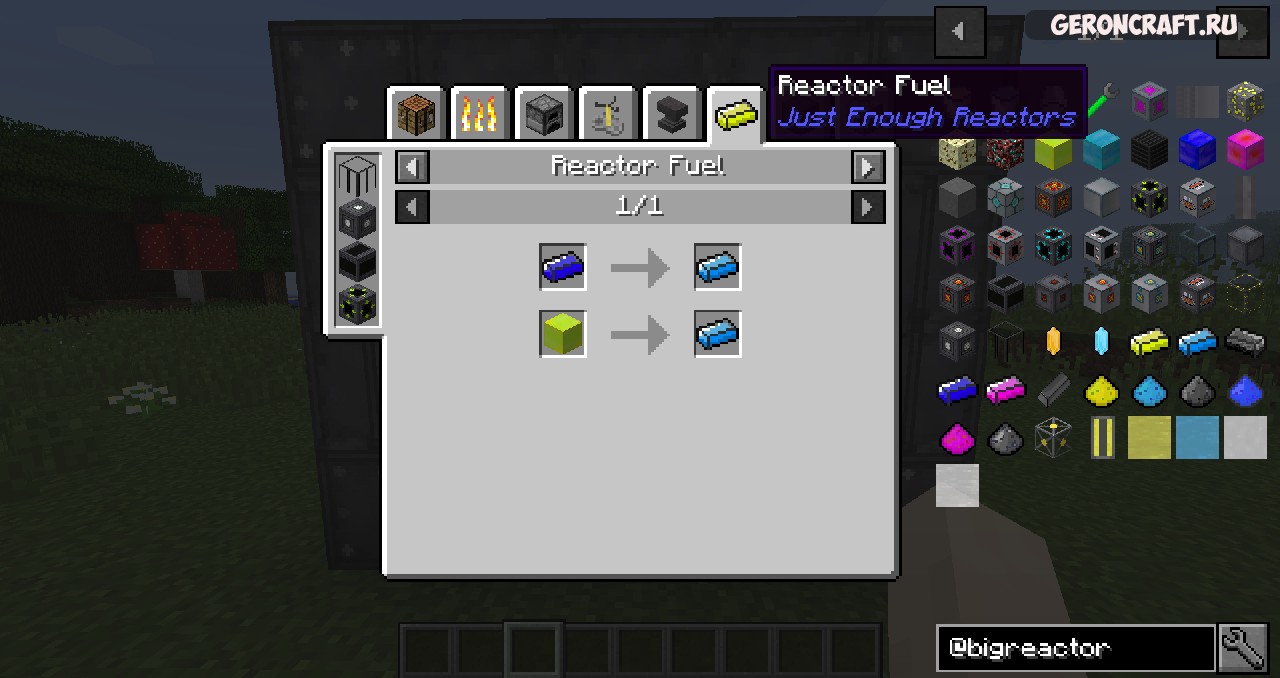Go to previous category left of Reactor Fuel
Screen dimensions: 1280x678
point(413,167)
